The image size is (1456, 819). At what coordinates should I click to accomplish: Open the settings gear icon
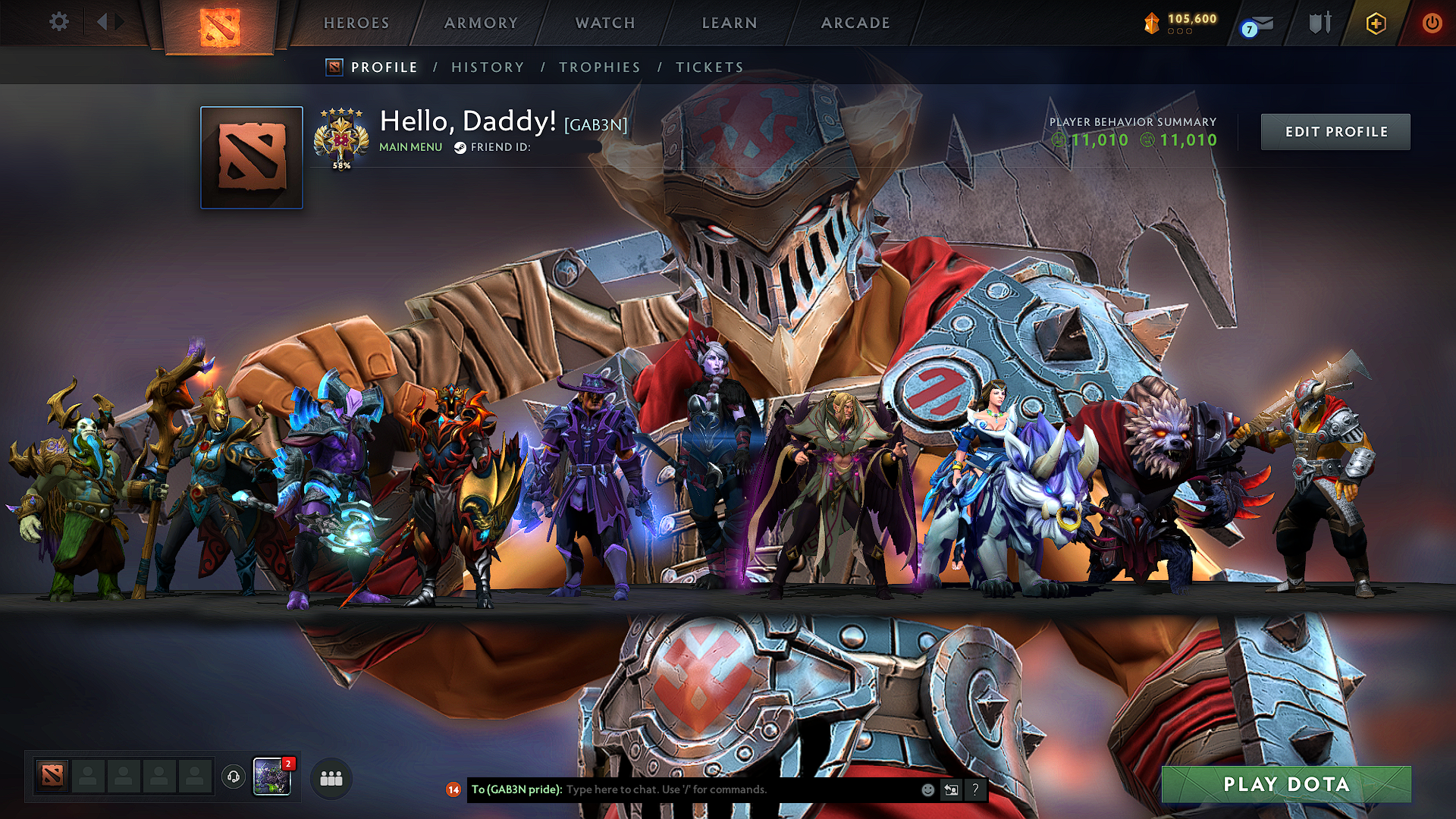click(58, 23)
